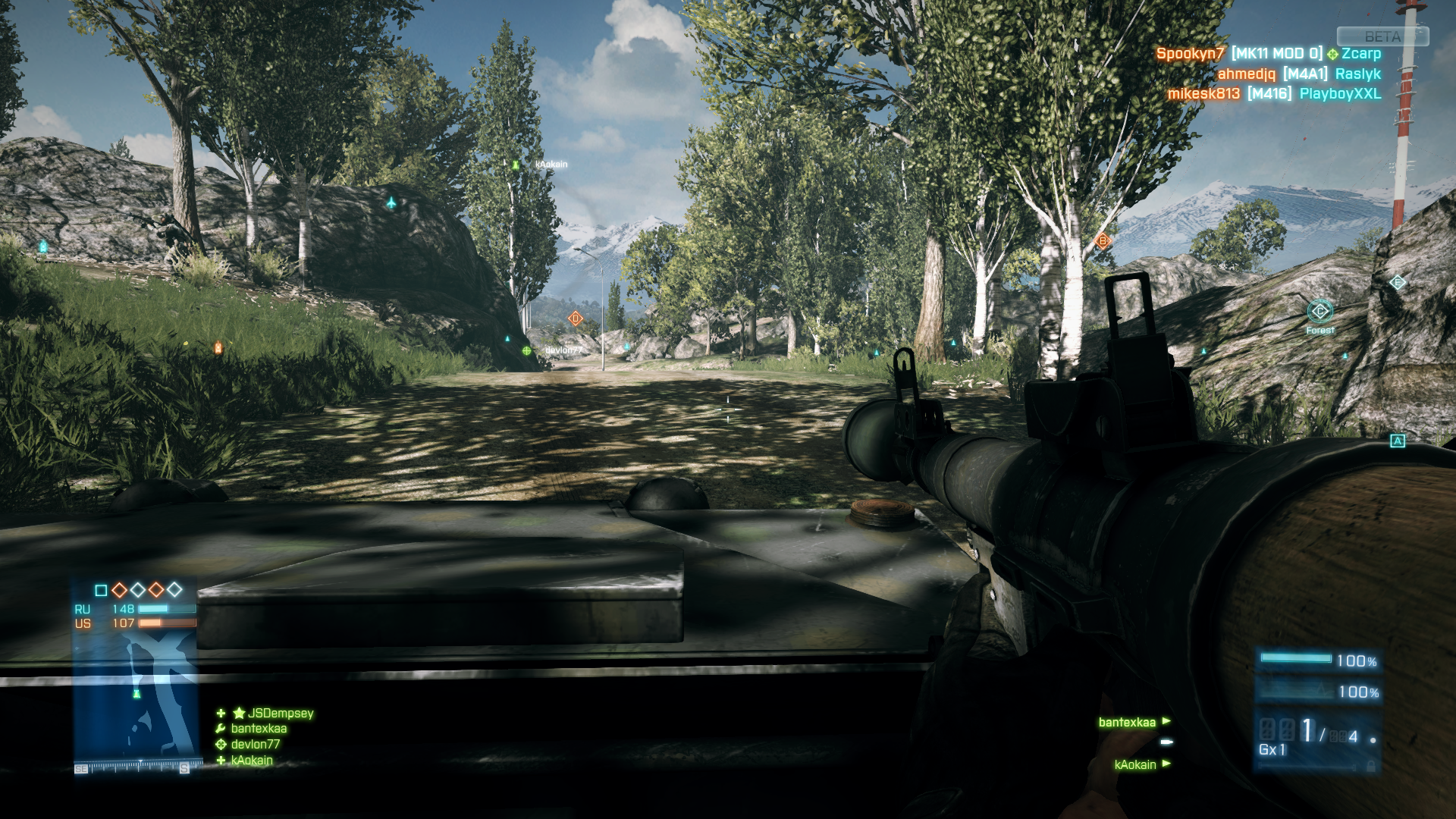Click the objective E marker
The width and height of the screenshot is (1456, 819).
[1398, 282]
